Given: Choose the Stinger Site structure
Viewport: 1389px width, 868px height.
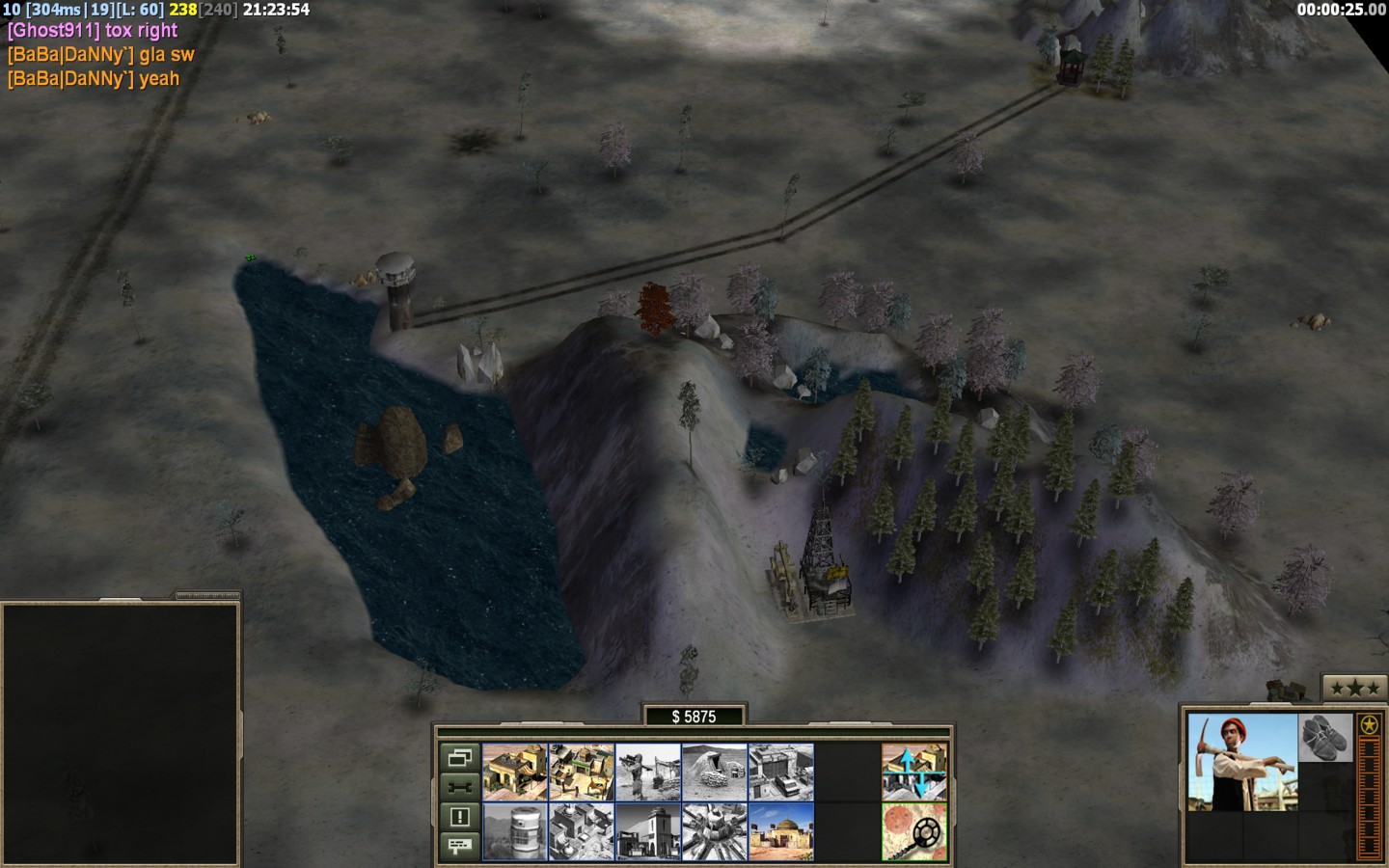Looking at the screenshot, I should [647, 772].
